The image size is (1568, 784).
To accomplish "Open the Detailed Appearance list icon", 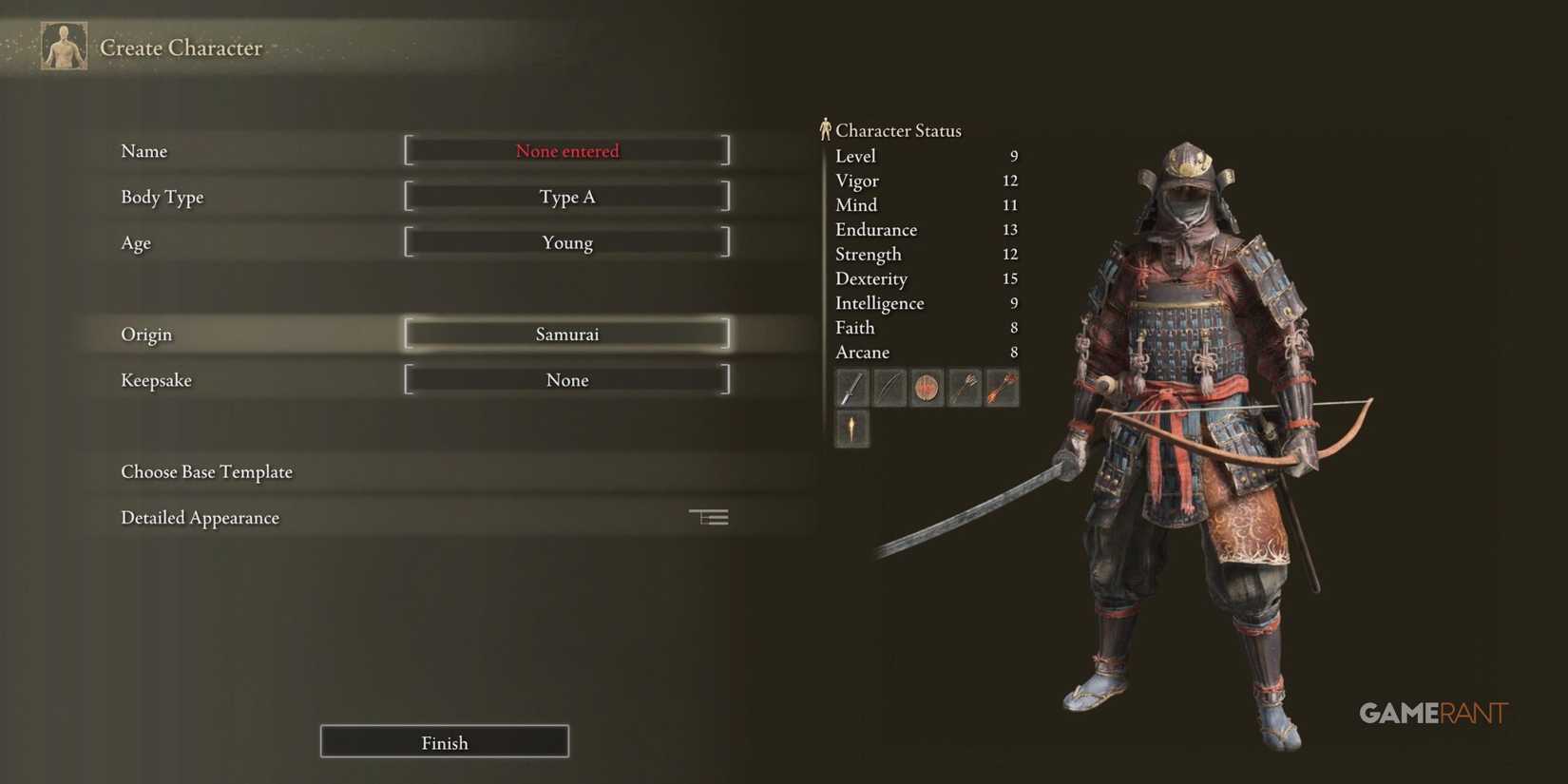I will point(708,516).
